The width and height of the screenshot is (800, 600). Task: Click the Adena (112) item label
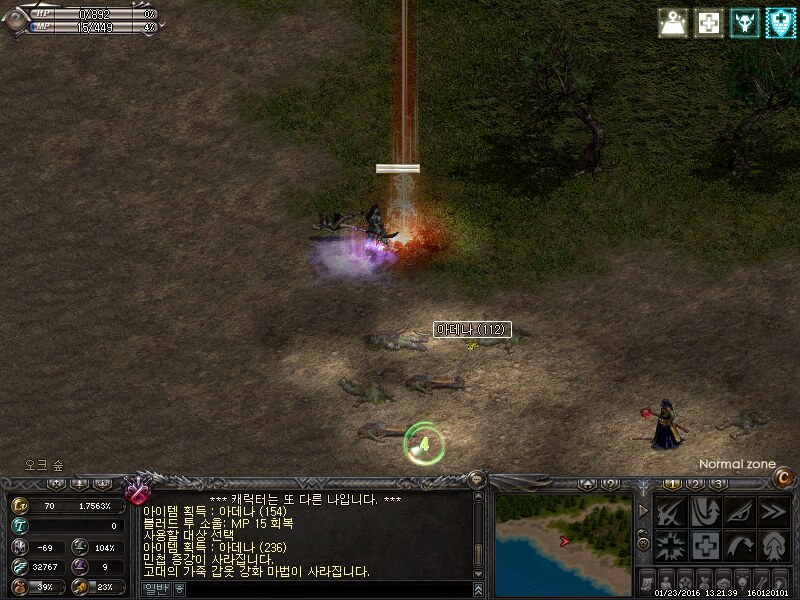tap(472, 329)
